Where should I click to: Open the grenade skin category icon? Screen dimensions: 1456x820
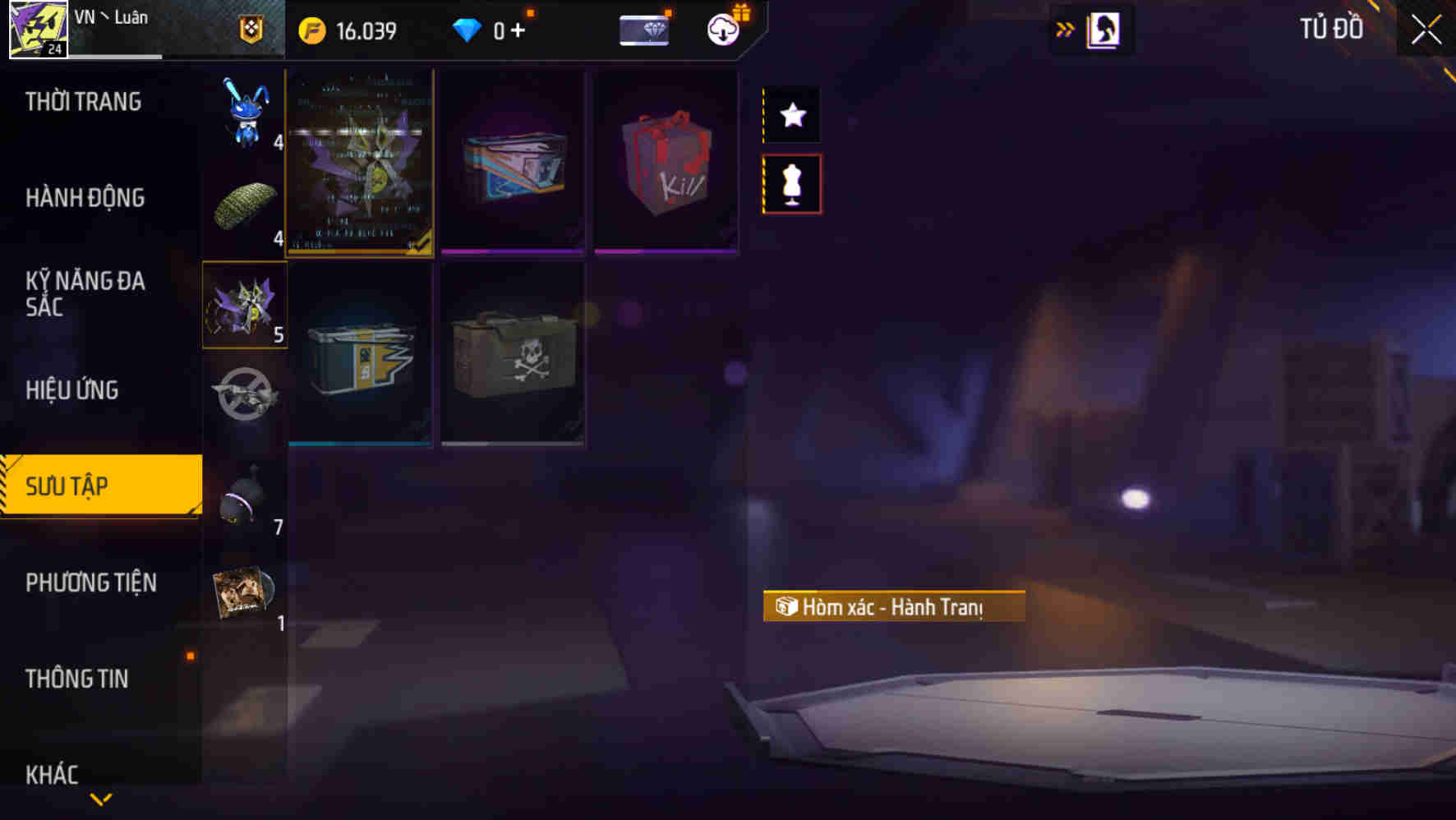pyautogui.click(x=243, y=497)
